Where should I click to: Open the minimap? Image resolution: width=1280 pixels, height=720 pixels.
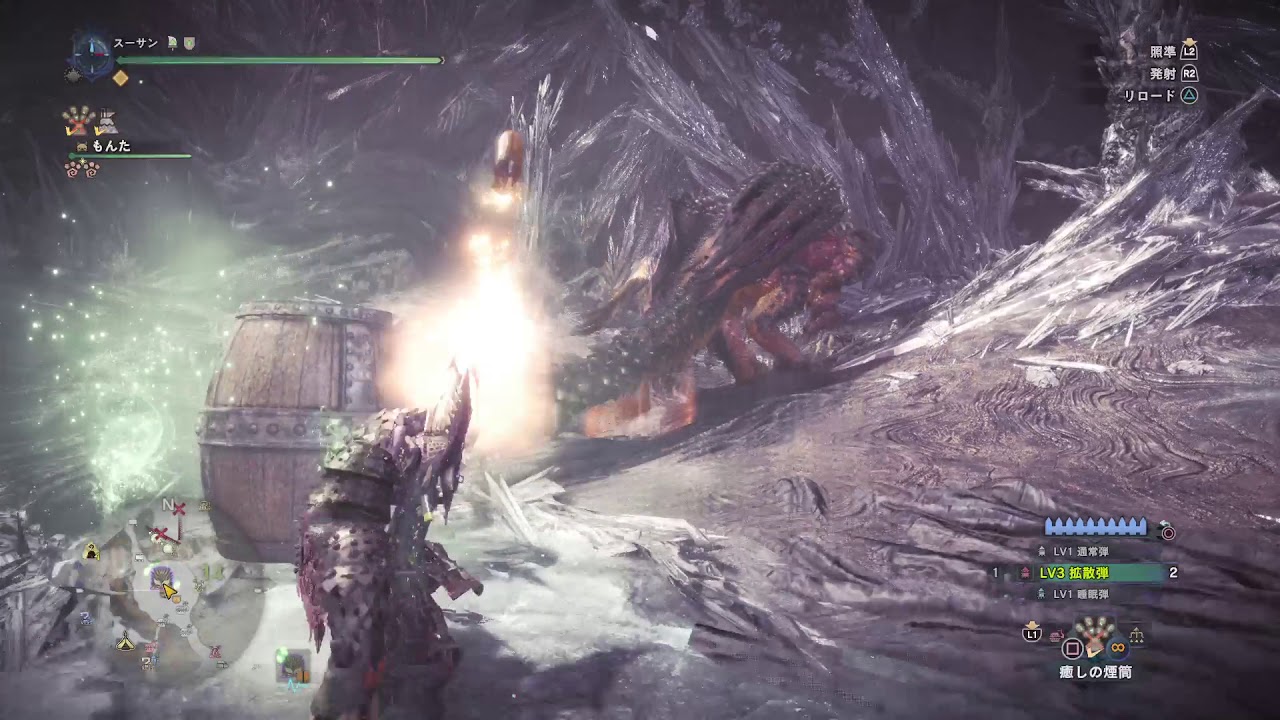[165, 600]
